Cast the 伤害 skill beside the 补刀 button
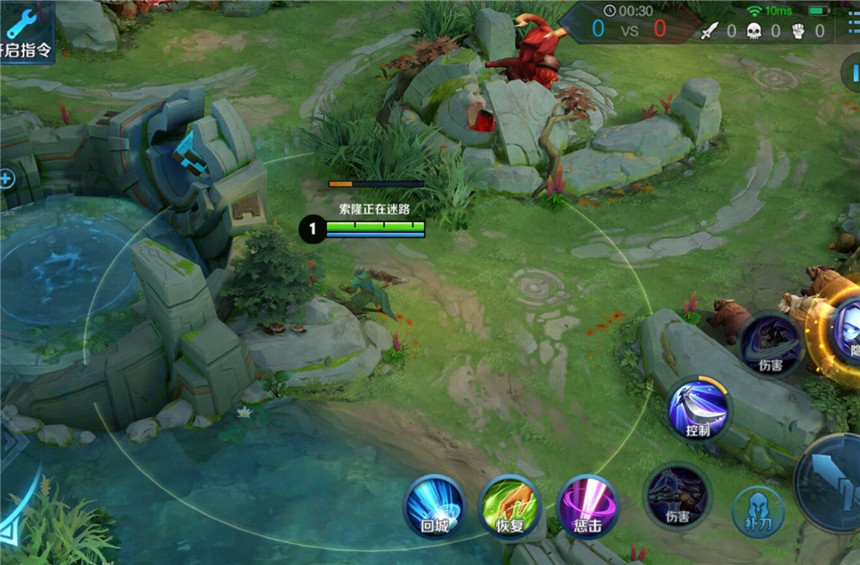This screenshot has width=860, height=565. (677, 494)
